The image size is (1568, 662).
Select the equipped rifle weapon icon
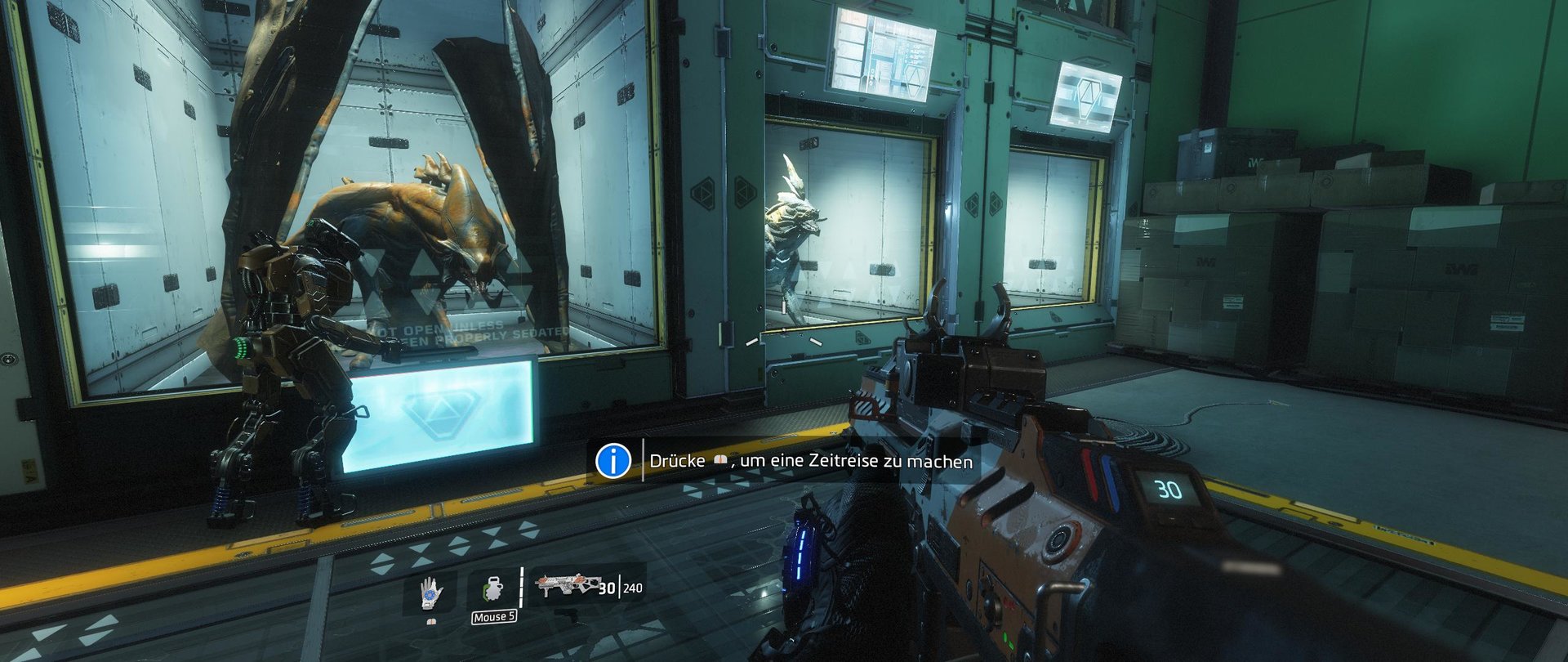pos(565,584)
